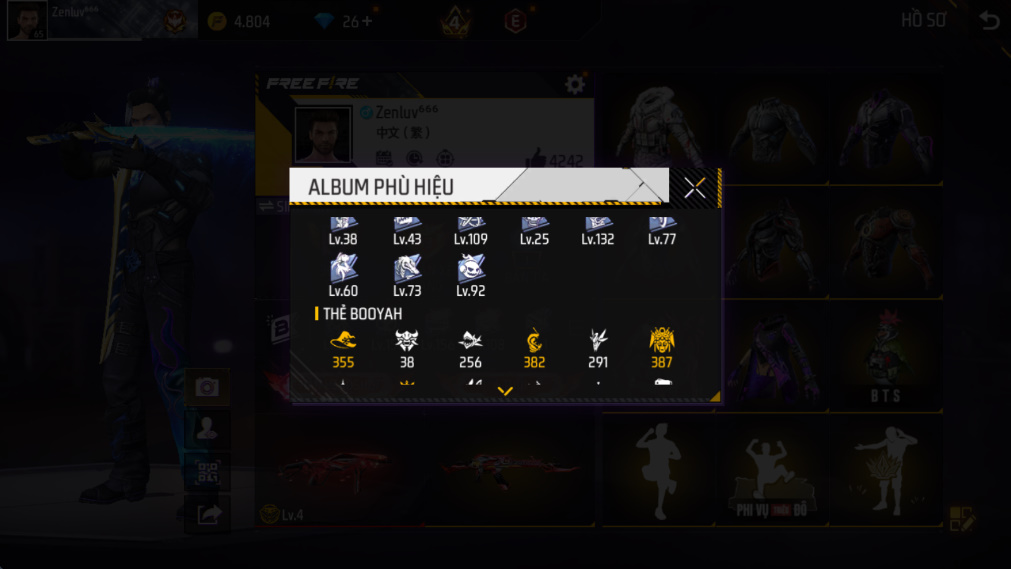This screenshot has width=1011, height=569.
Task: Select the Lv.60 badge
Action: tap(343, 269)
